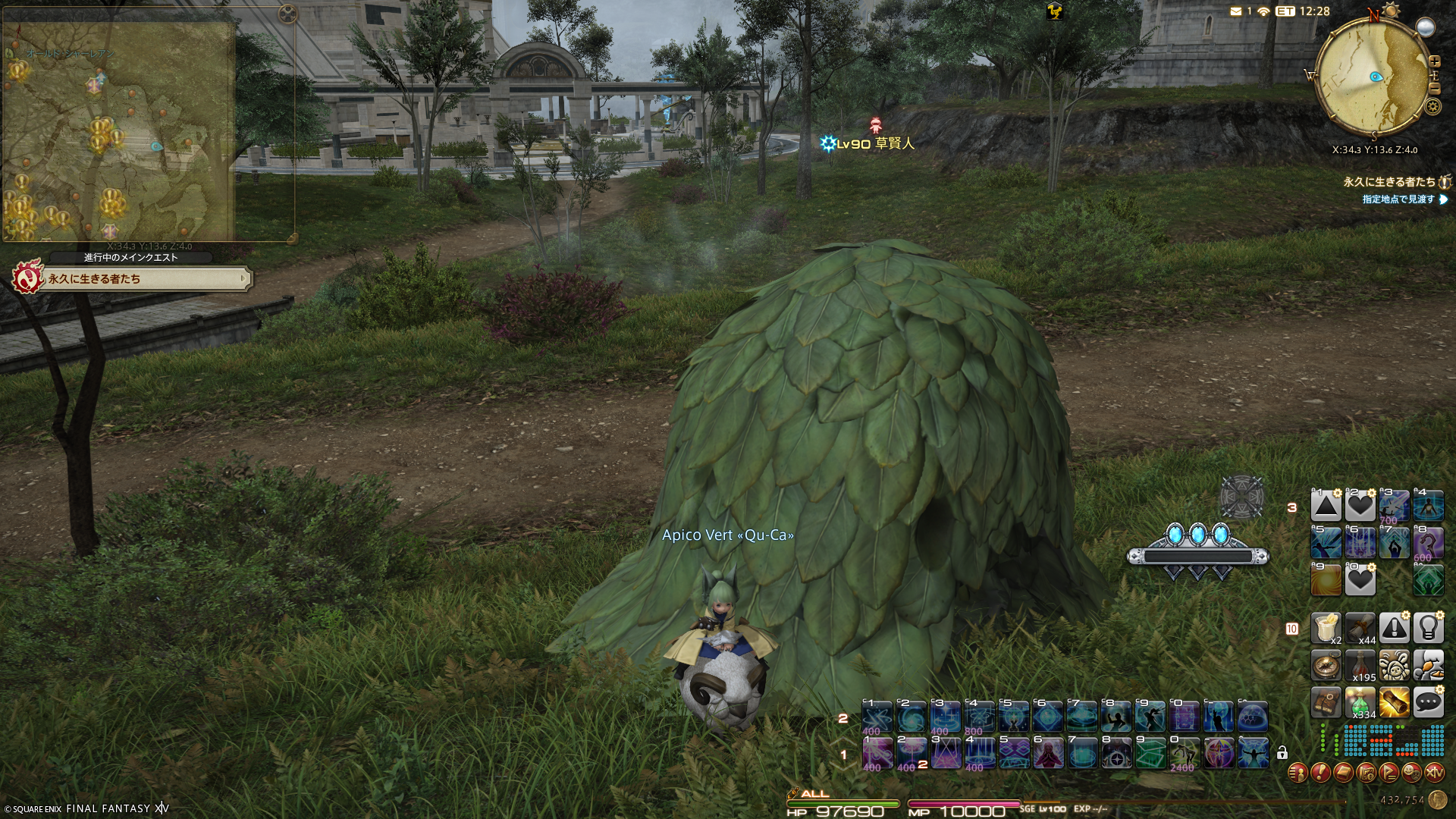Activate the praying woman ability icon
This screenshot has height=819, width=1456.
coord(1047,753)
